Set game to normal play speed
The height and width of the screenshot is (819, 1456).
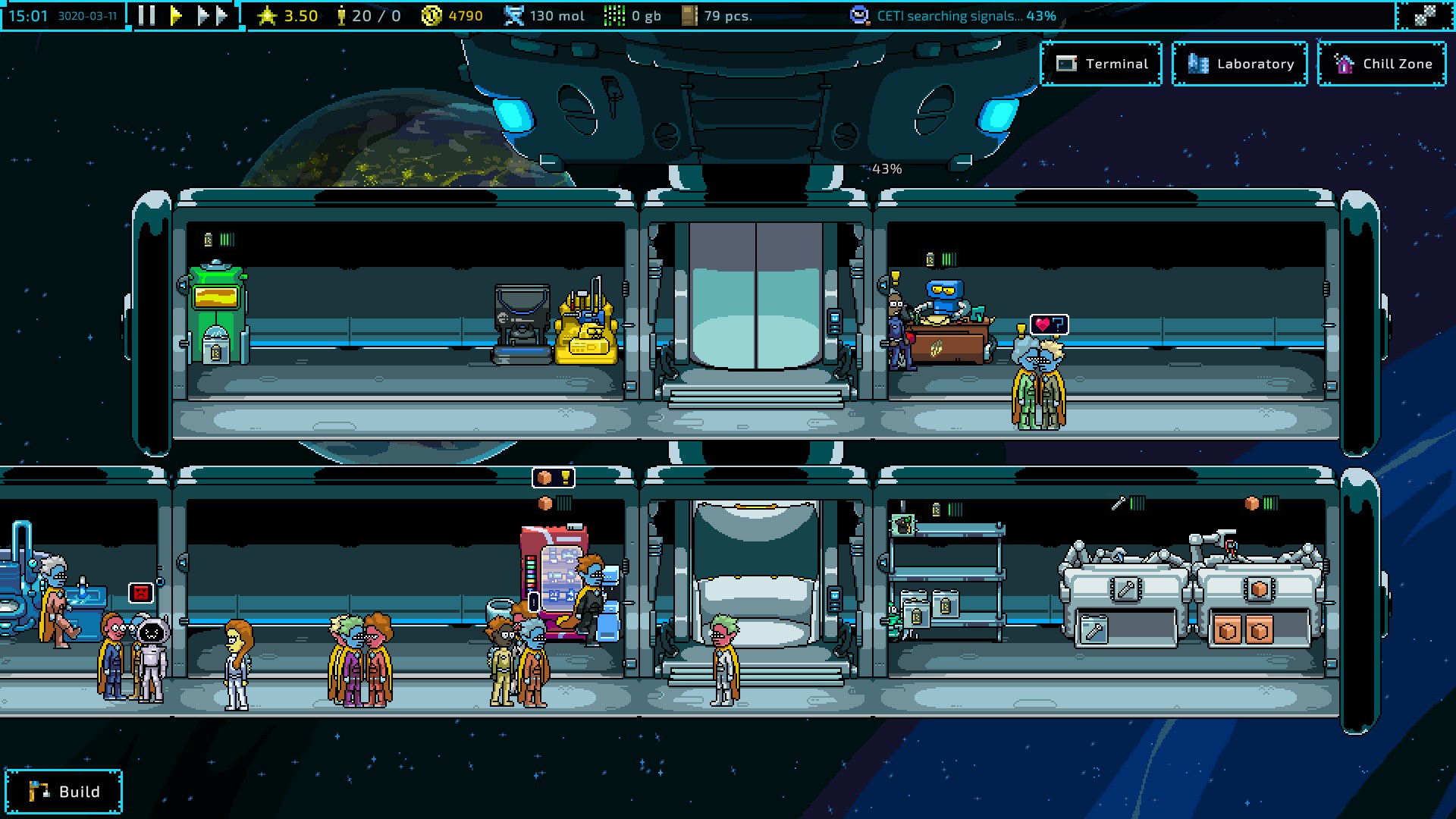pos(176,16)
